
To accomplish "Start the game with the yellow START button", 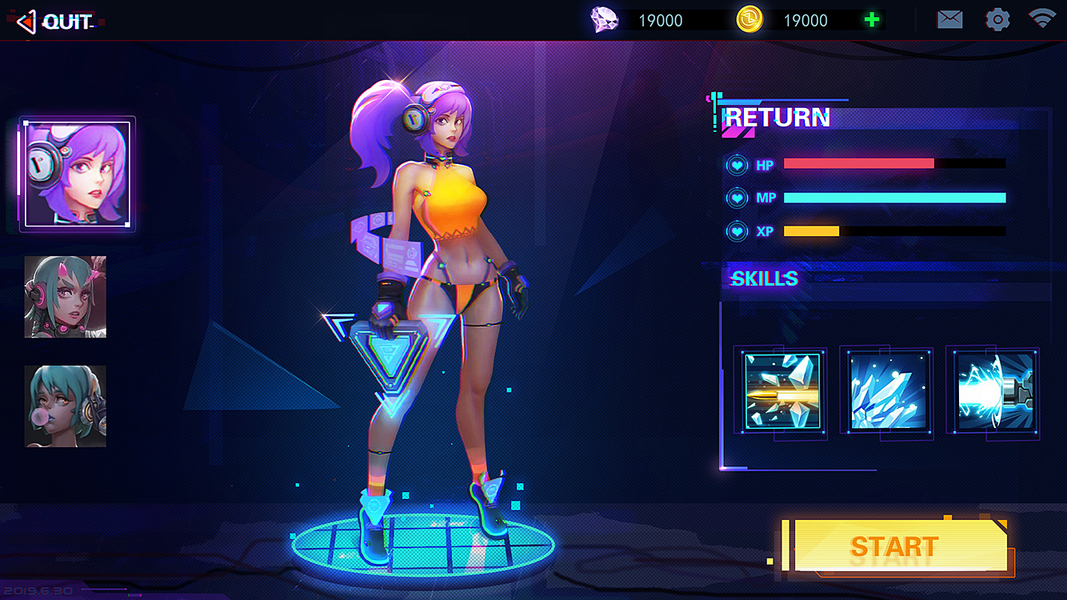I will (894, 546).
